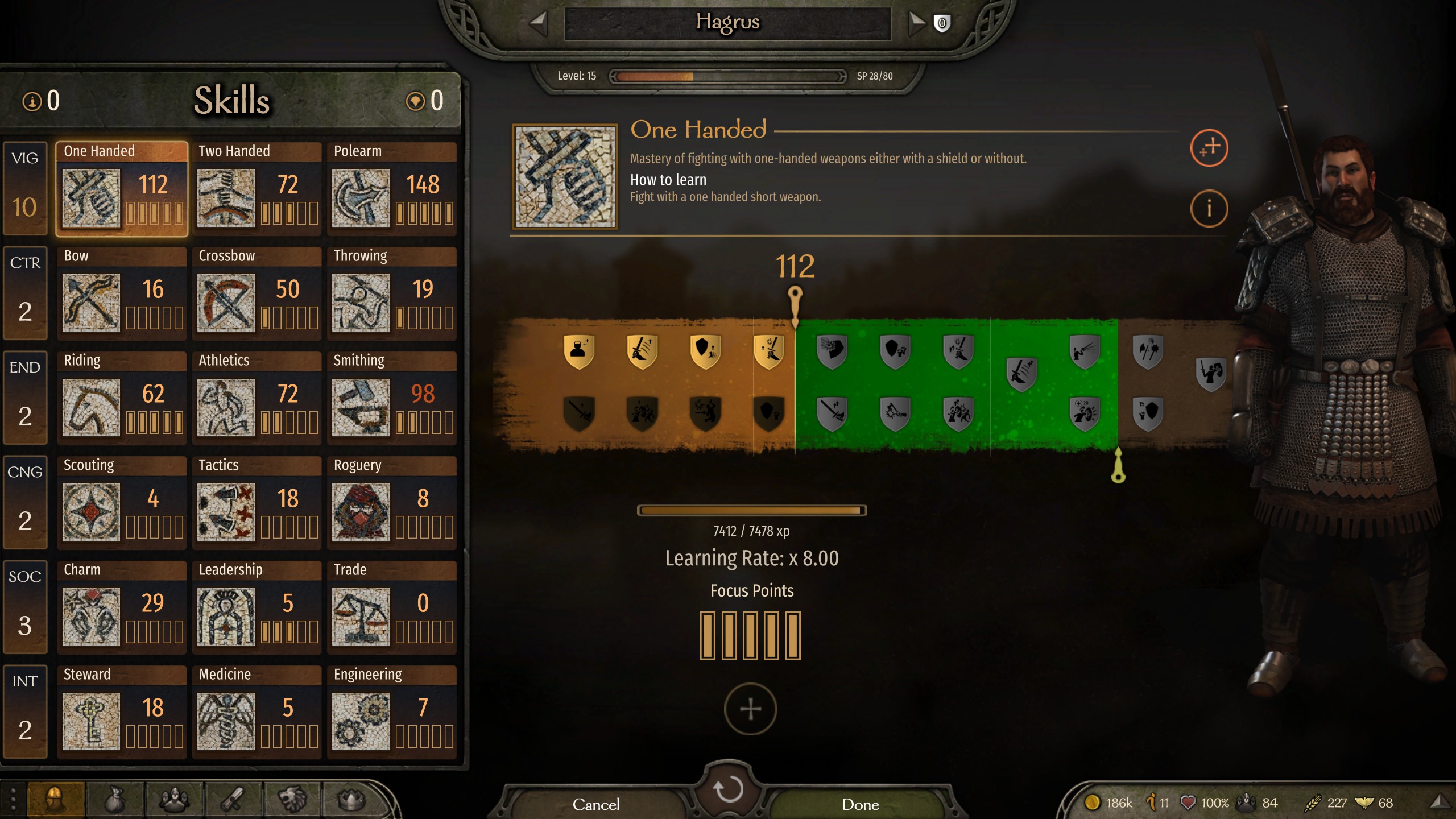Open the kingdom crown tab

351,800
